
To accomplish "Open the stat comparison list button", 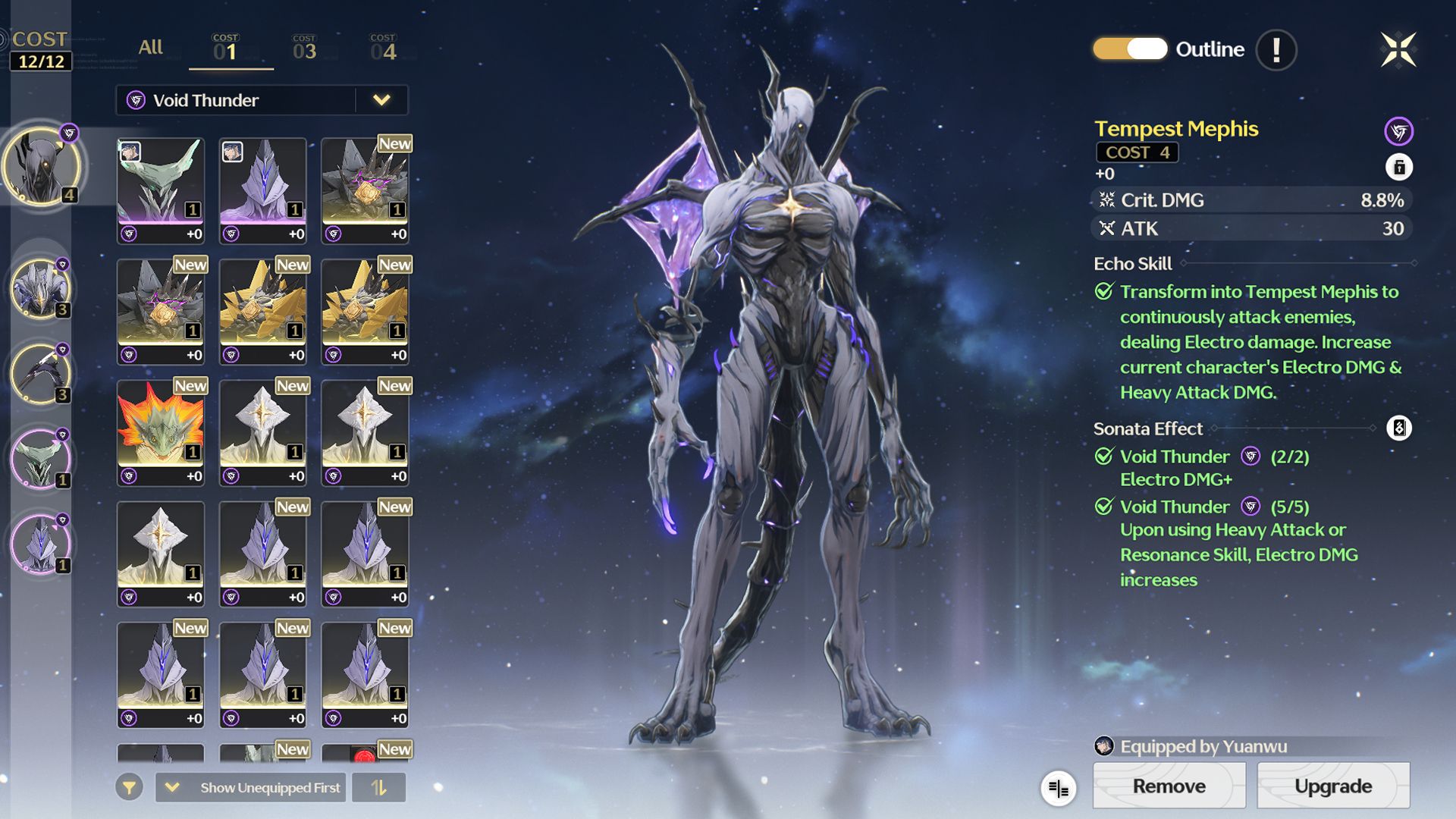I will tap(1058, 789).
